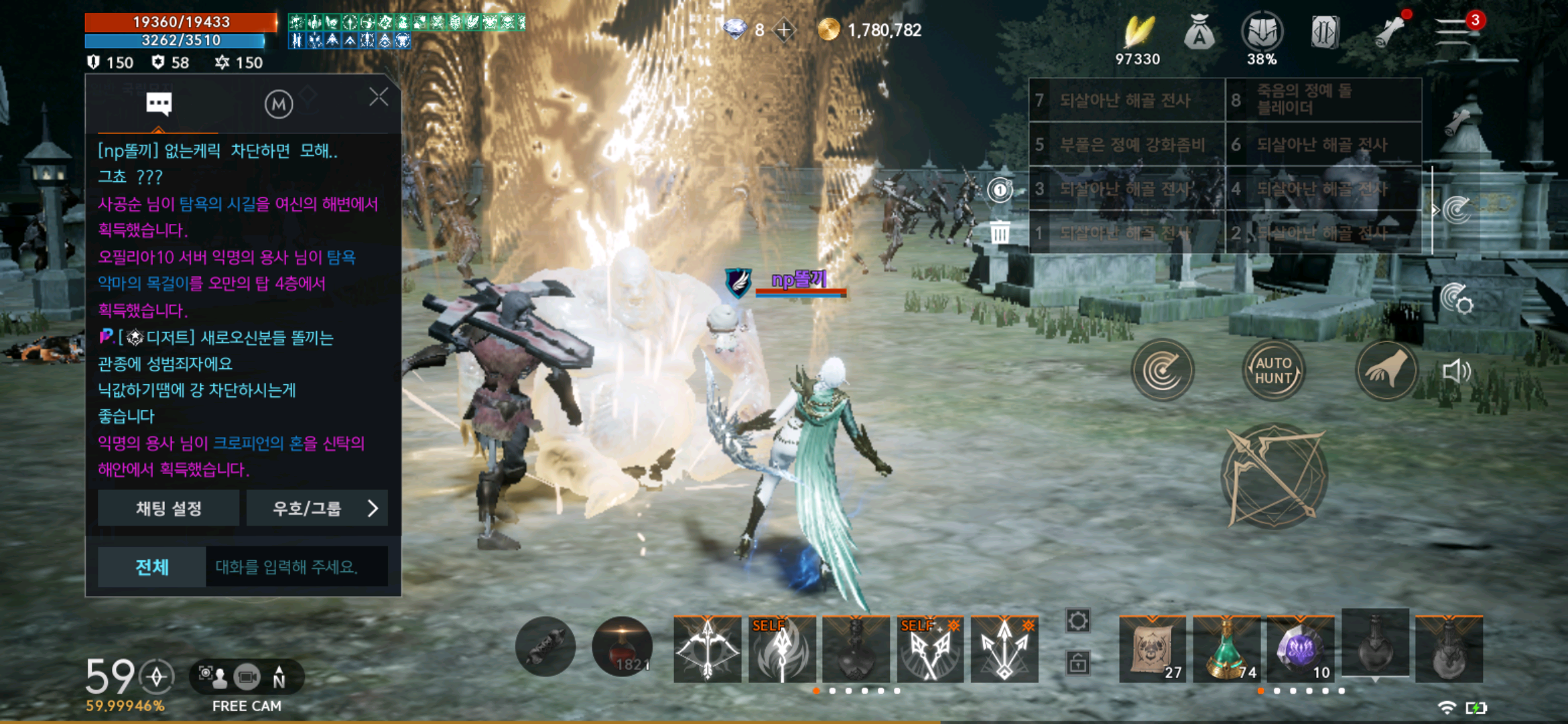The image size is (1568, 724).
Task: Tap the bow basic attack button
Action: click(x=1273, y=477)
